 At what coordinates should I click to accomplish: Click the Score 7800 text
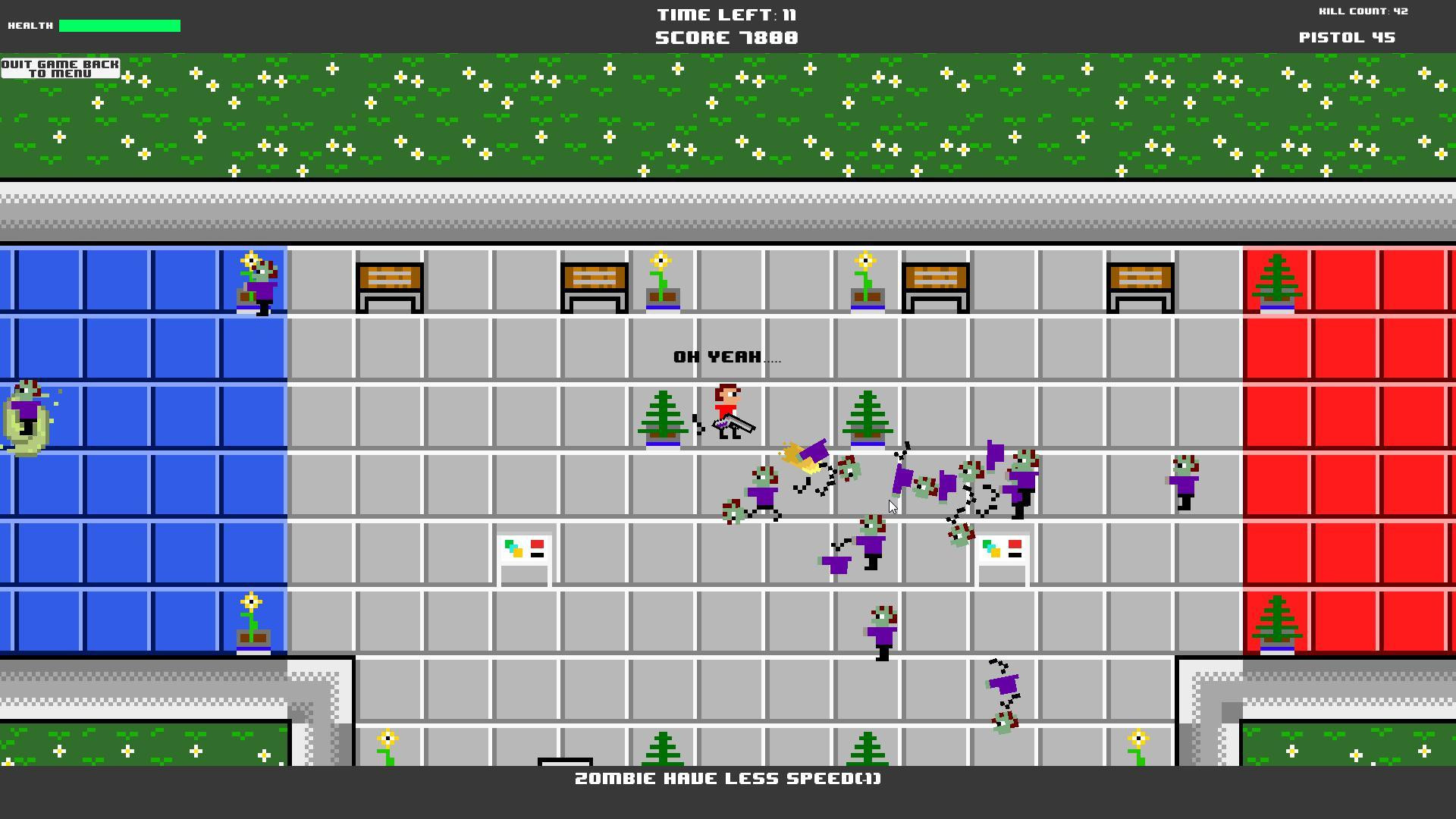(x=726, y=36)
